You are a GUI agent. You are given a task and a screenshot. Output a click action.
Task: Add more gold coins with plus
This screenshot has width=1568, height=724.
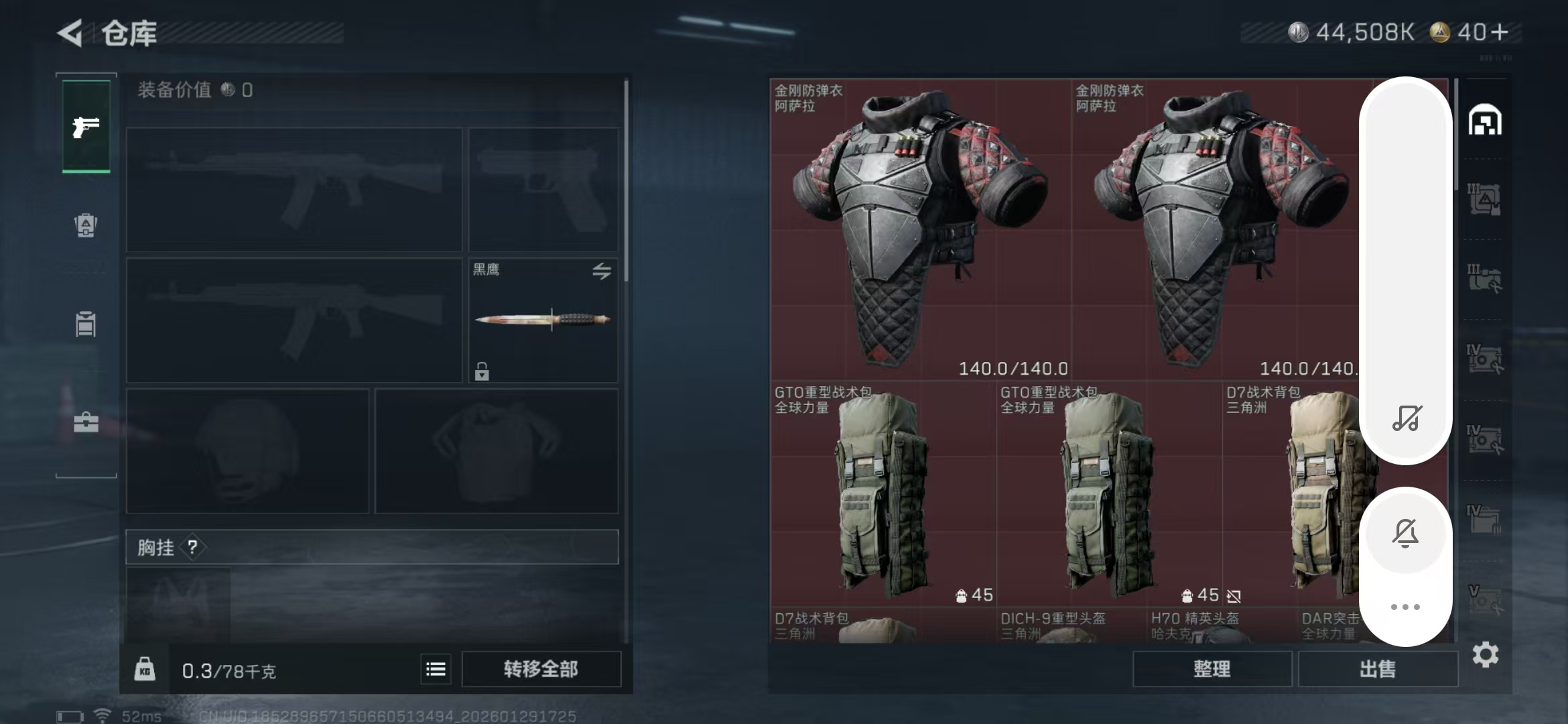tap(1500, 32)
